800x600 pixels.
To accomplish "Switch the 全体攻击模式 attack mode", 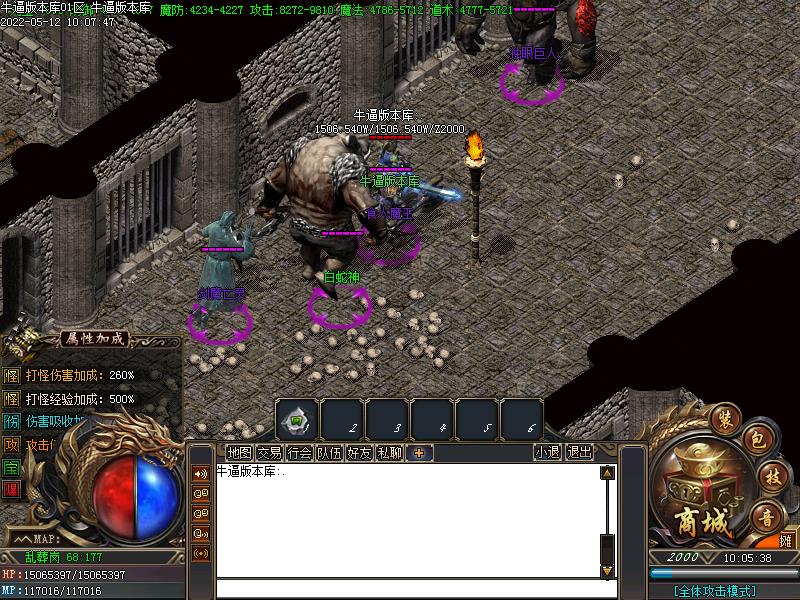I will [714, 591].
